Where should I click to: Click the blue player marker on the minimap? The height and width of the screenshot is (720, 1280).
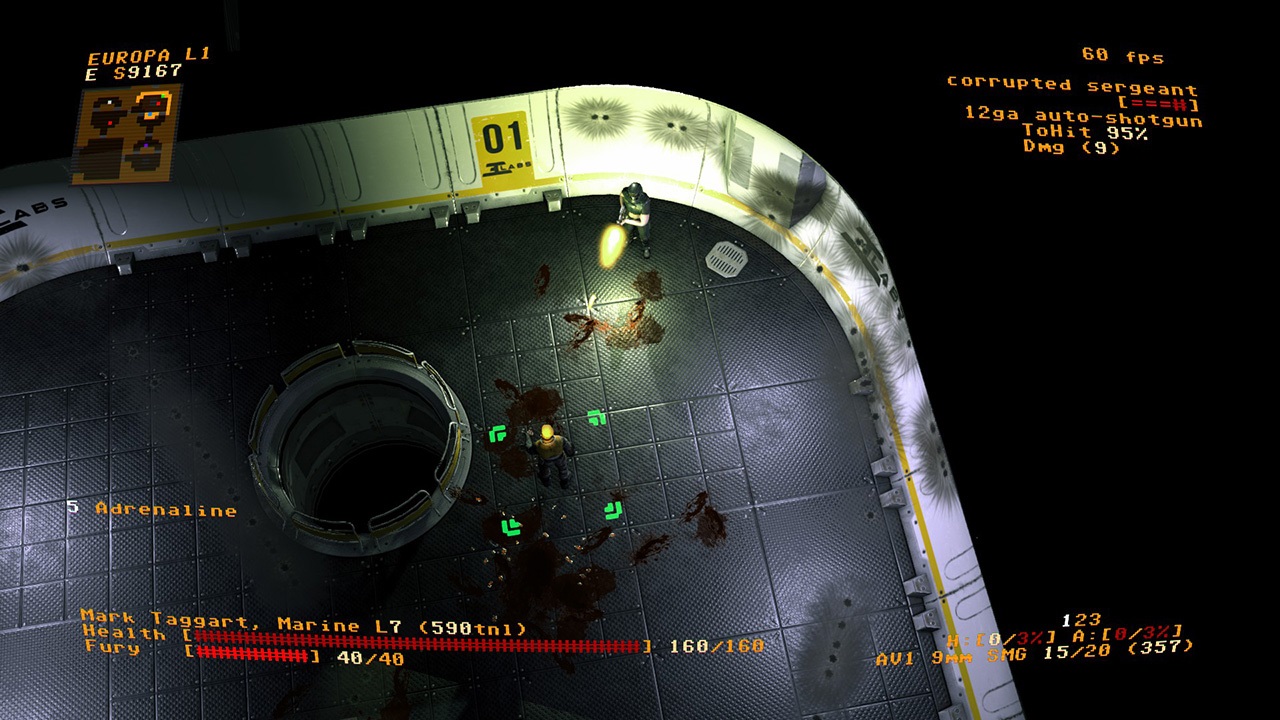tap(150, 114)
